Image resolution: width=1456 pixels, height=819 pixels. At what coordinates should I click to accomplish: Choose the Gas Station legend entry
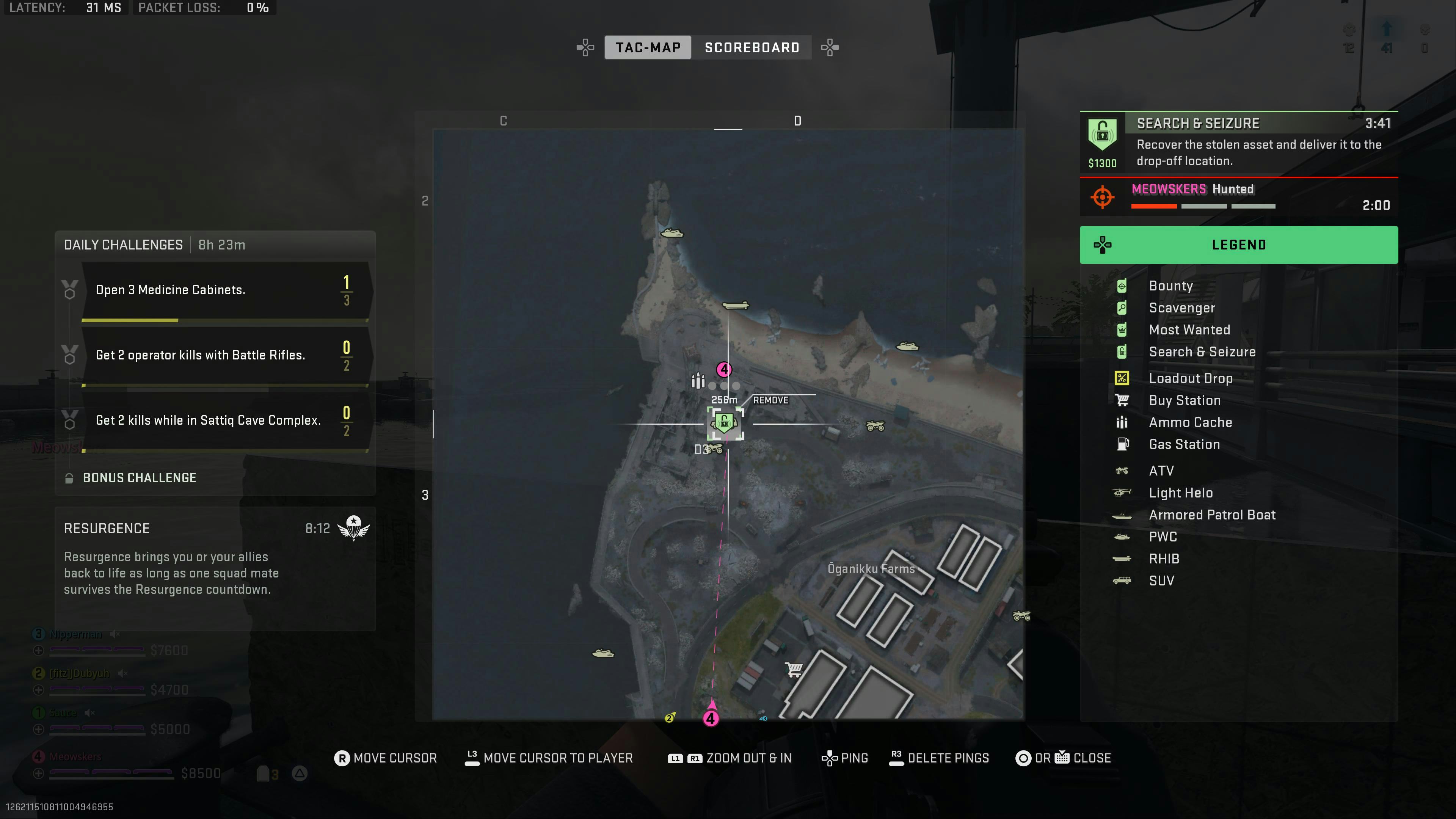pos(1184,444)
